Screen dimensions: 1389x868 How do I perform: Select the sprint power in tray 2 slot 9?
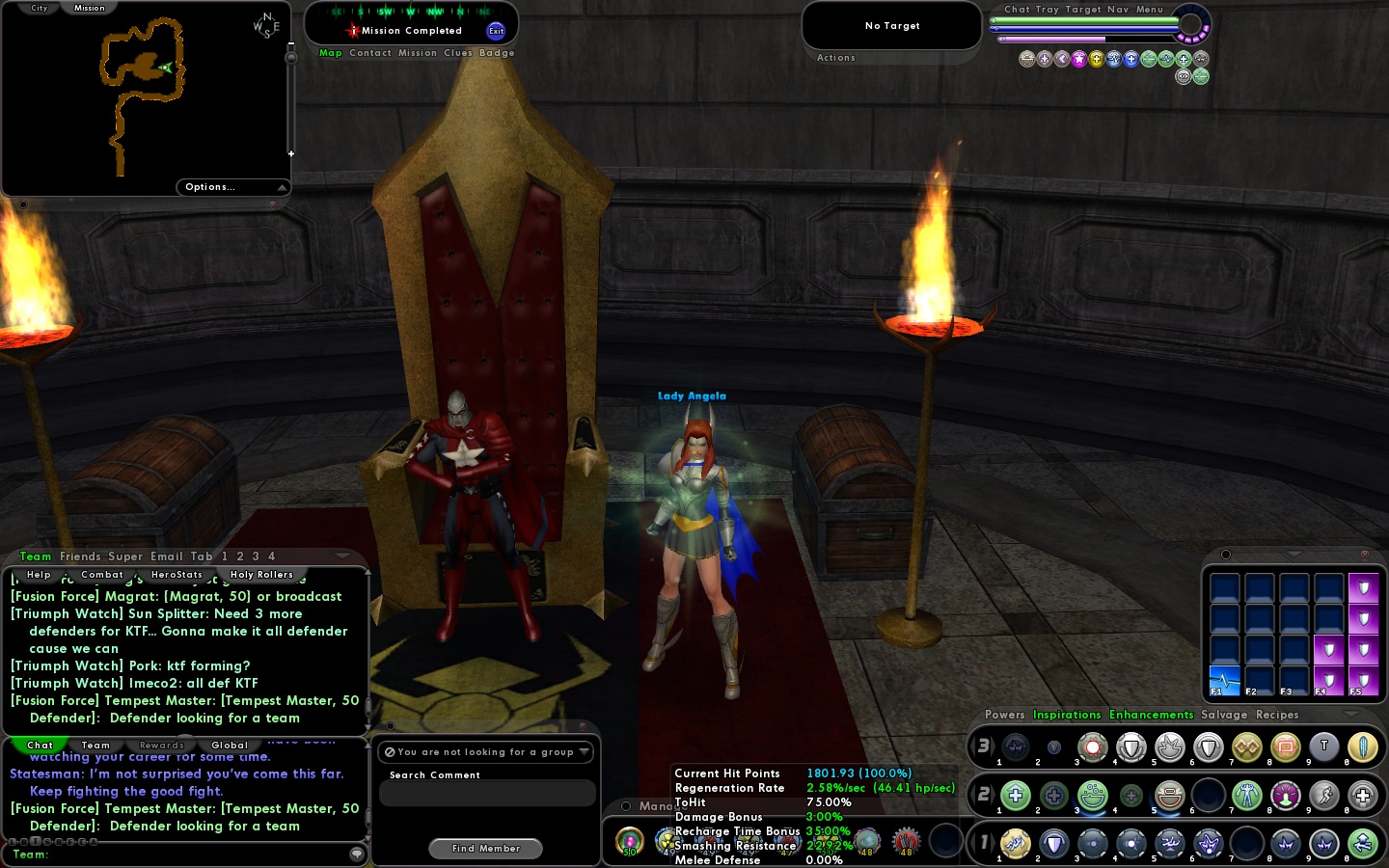(x=1324, y=796)
